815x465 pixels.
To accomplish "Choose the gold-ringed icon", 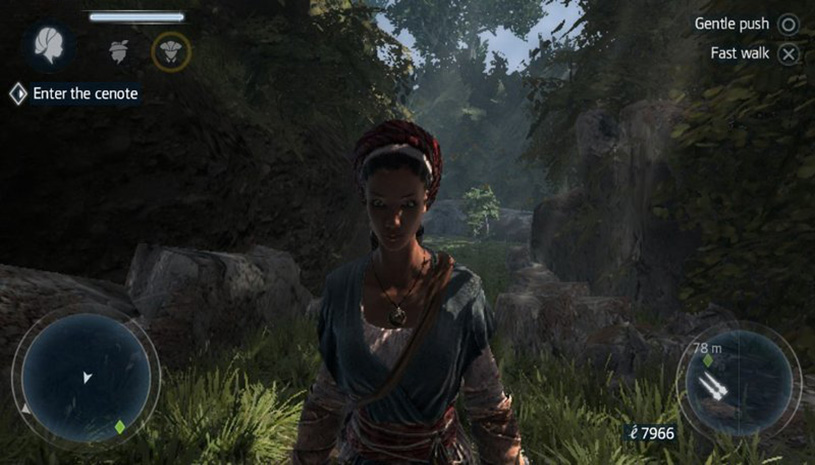I will pos(171,51).
